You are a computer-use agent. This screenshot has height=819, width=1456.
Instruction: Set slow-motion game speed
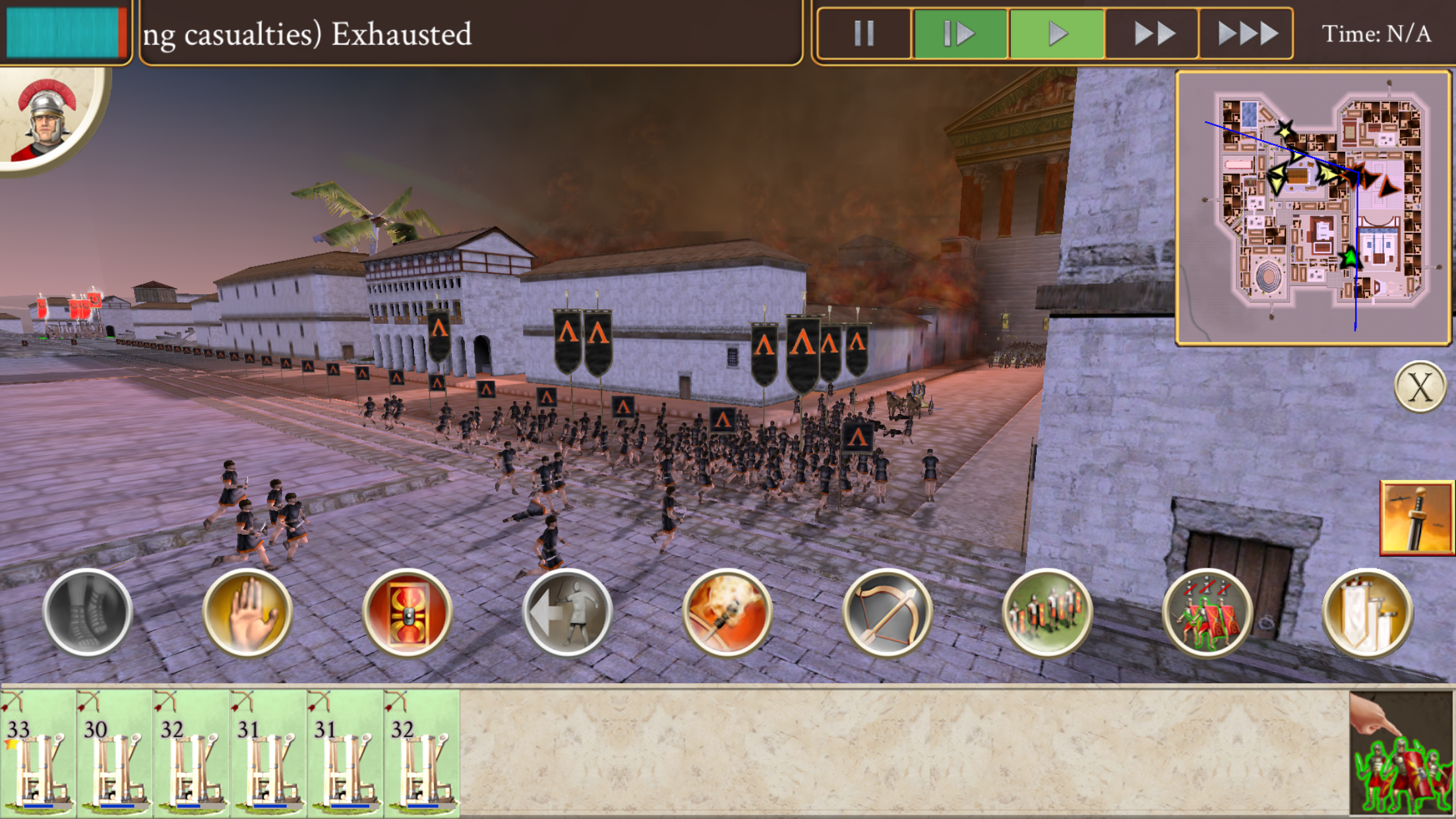(x=959, y=34)
